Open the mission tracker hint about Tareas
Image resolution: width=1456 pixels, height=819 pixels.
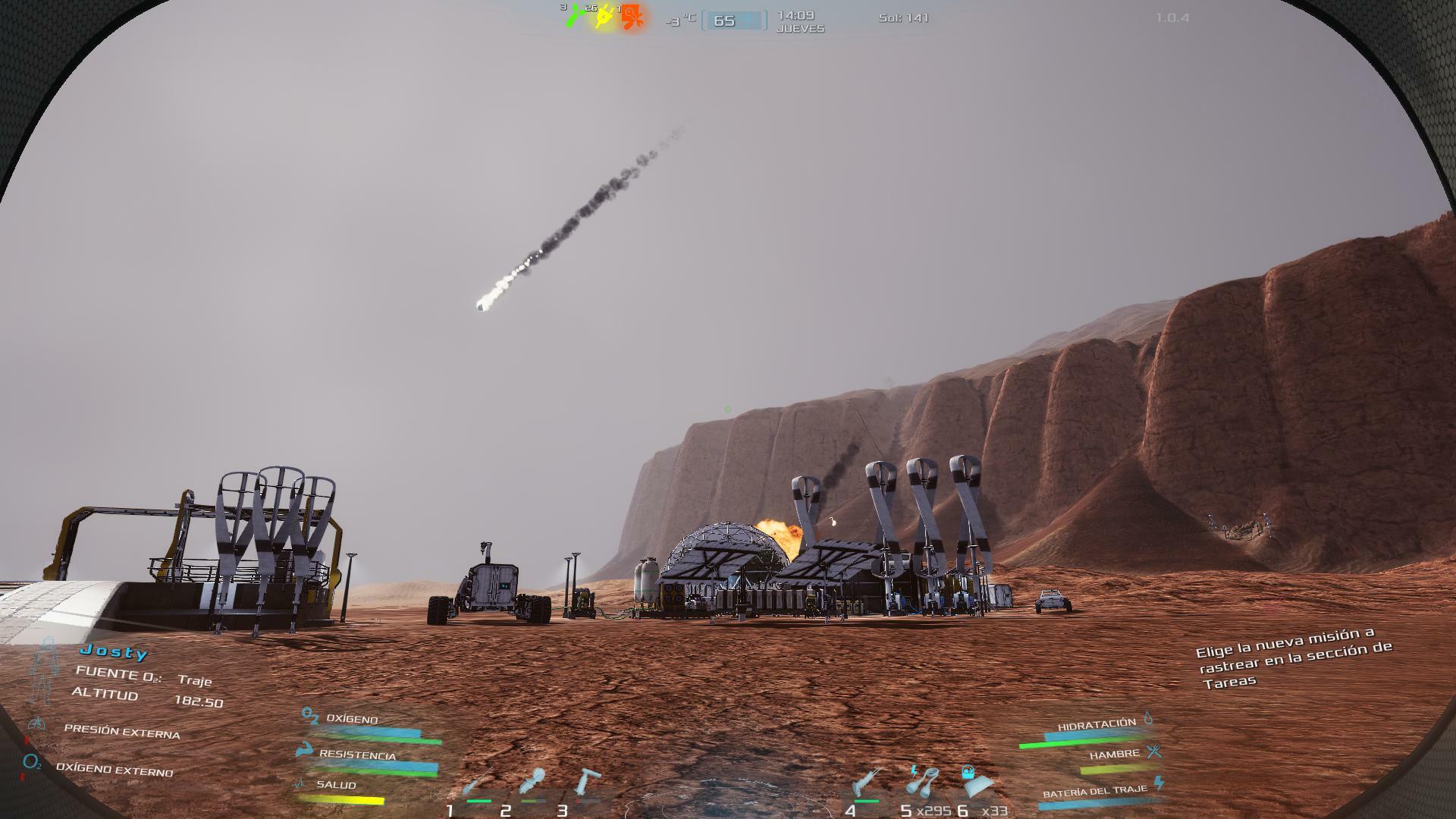[1294, 657]
